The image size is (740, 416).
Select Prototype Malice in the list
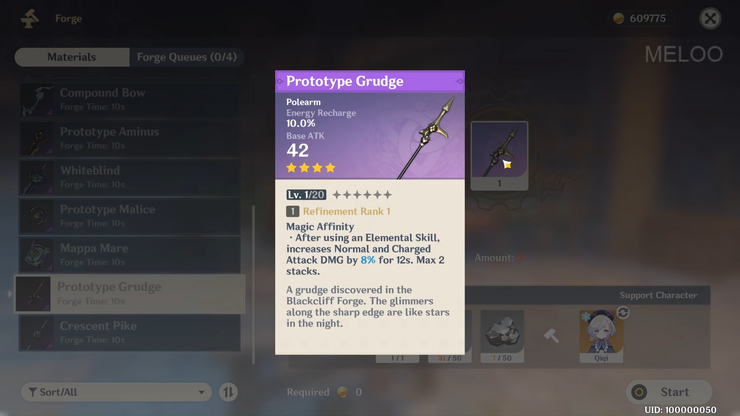click(130, 216)
